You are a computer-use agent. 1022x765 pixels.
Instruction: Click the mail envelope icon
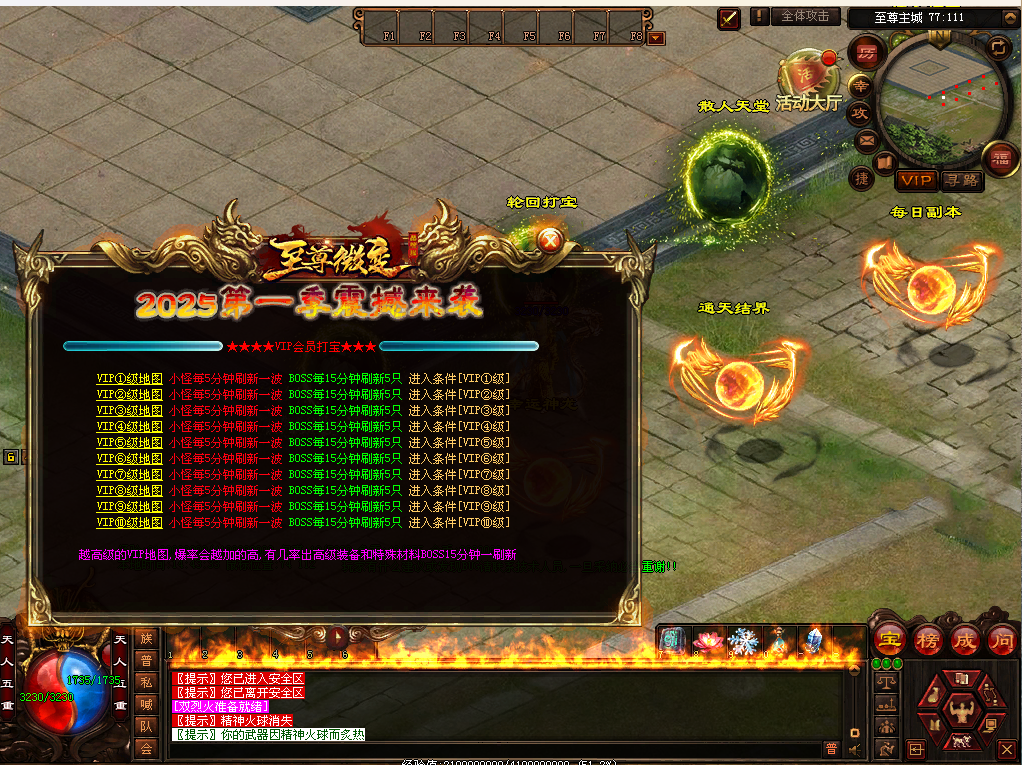[866, 139]
